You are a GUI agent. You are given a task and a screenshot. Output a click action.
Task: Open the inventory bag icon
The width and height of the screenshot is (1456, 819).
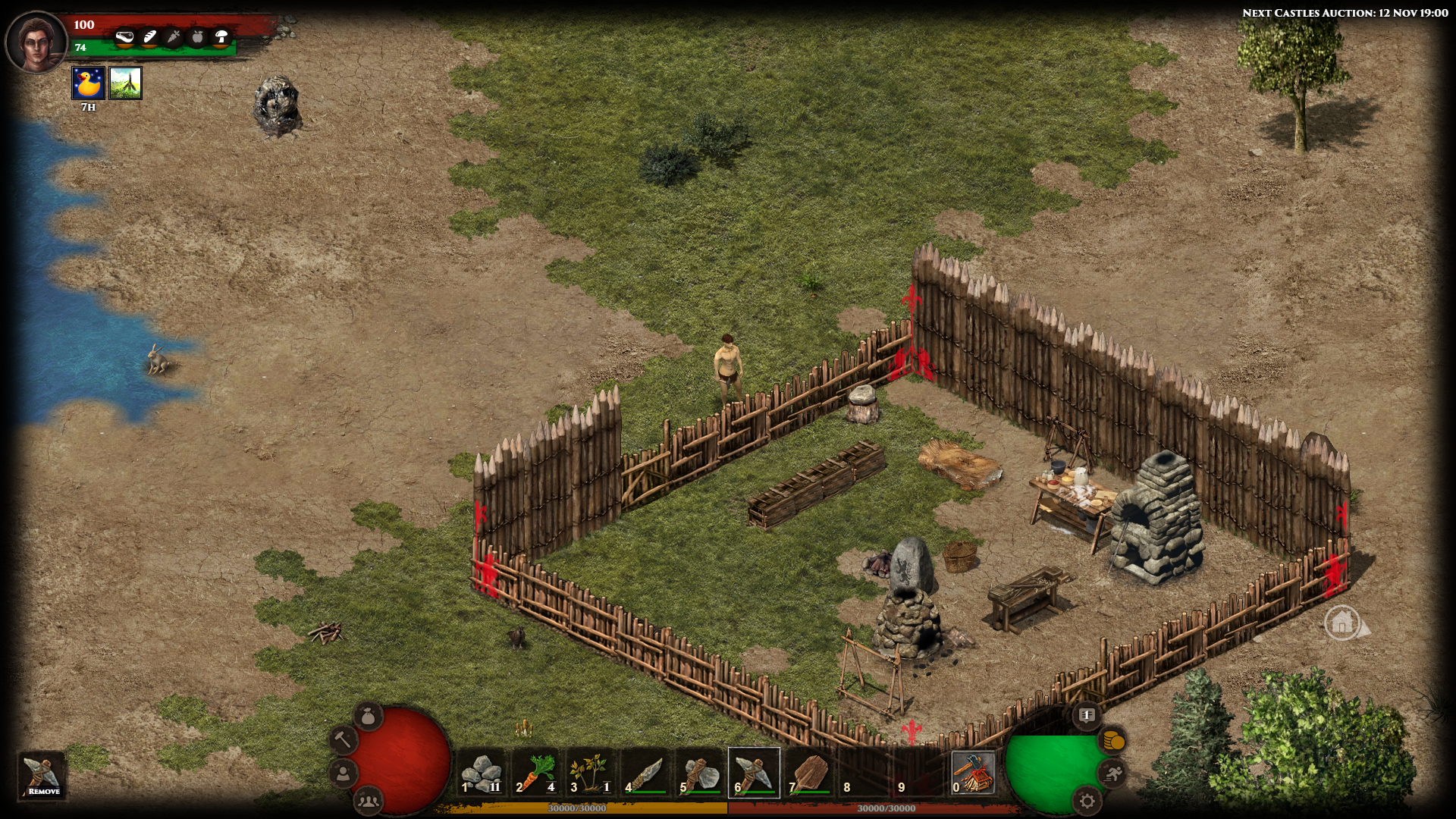pyautogui.click(x=369, y=715)
